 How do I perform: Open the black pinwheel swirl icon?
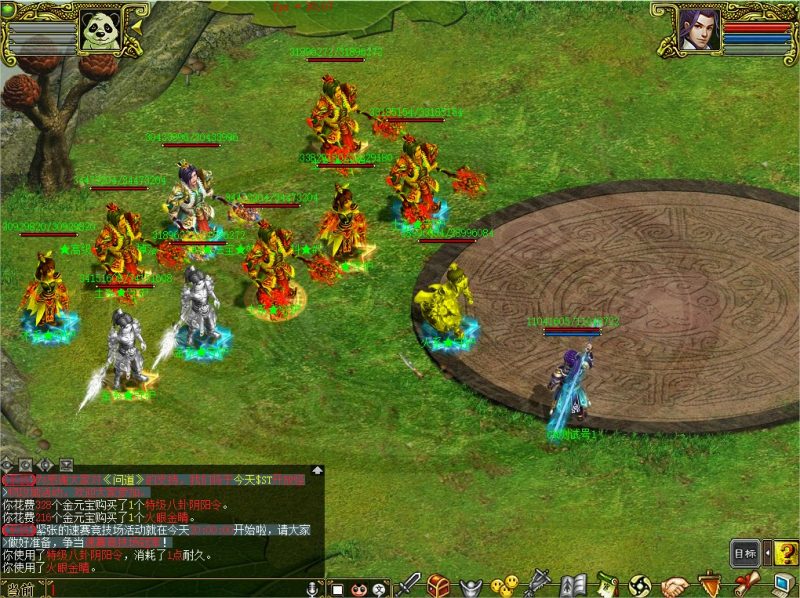[x=640, y=584]
